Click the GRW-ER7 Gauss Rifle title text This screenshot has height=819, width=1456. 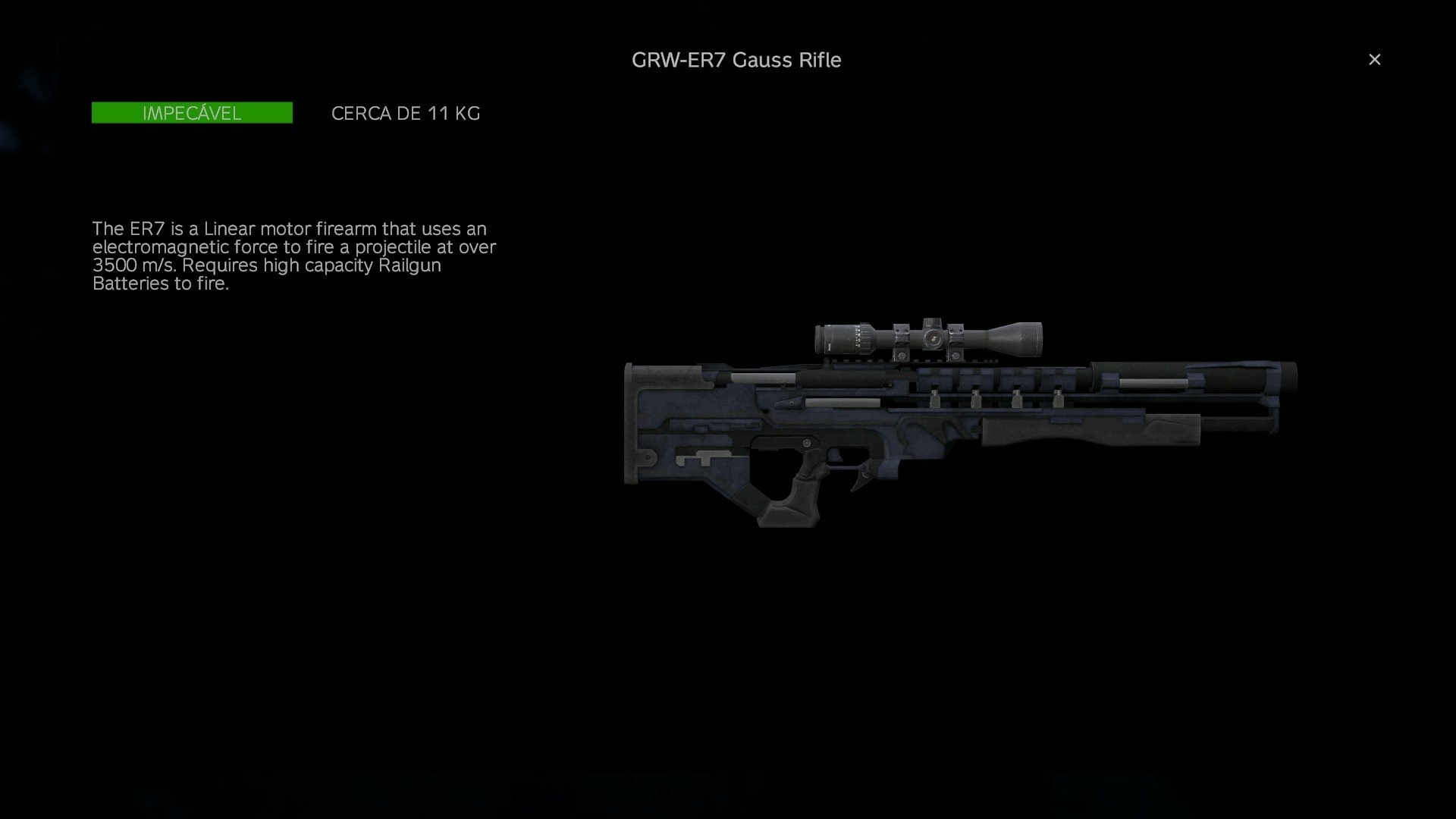(x=736, y=60)
